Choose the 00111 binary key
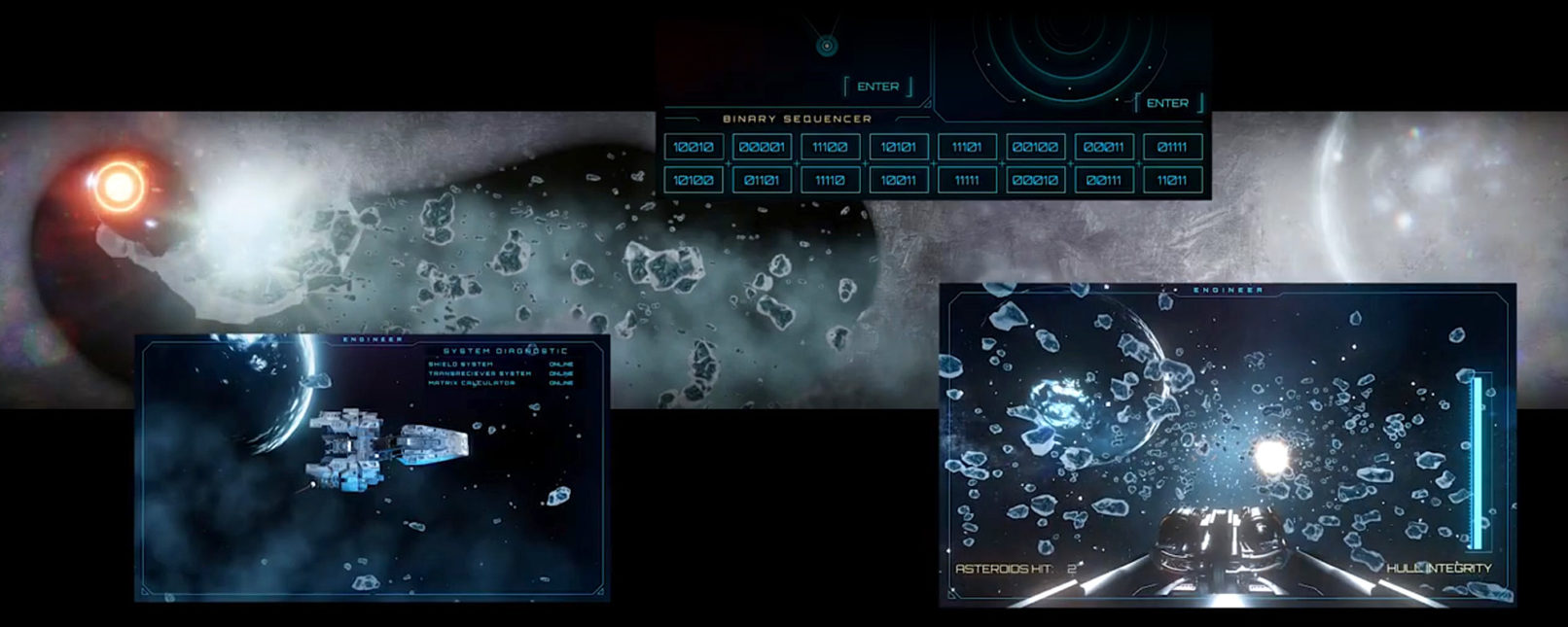Image resolution: width=1568 pixels, height=627 pixels. point(1104,180)
